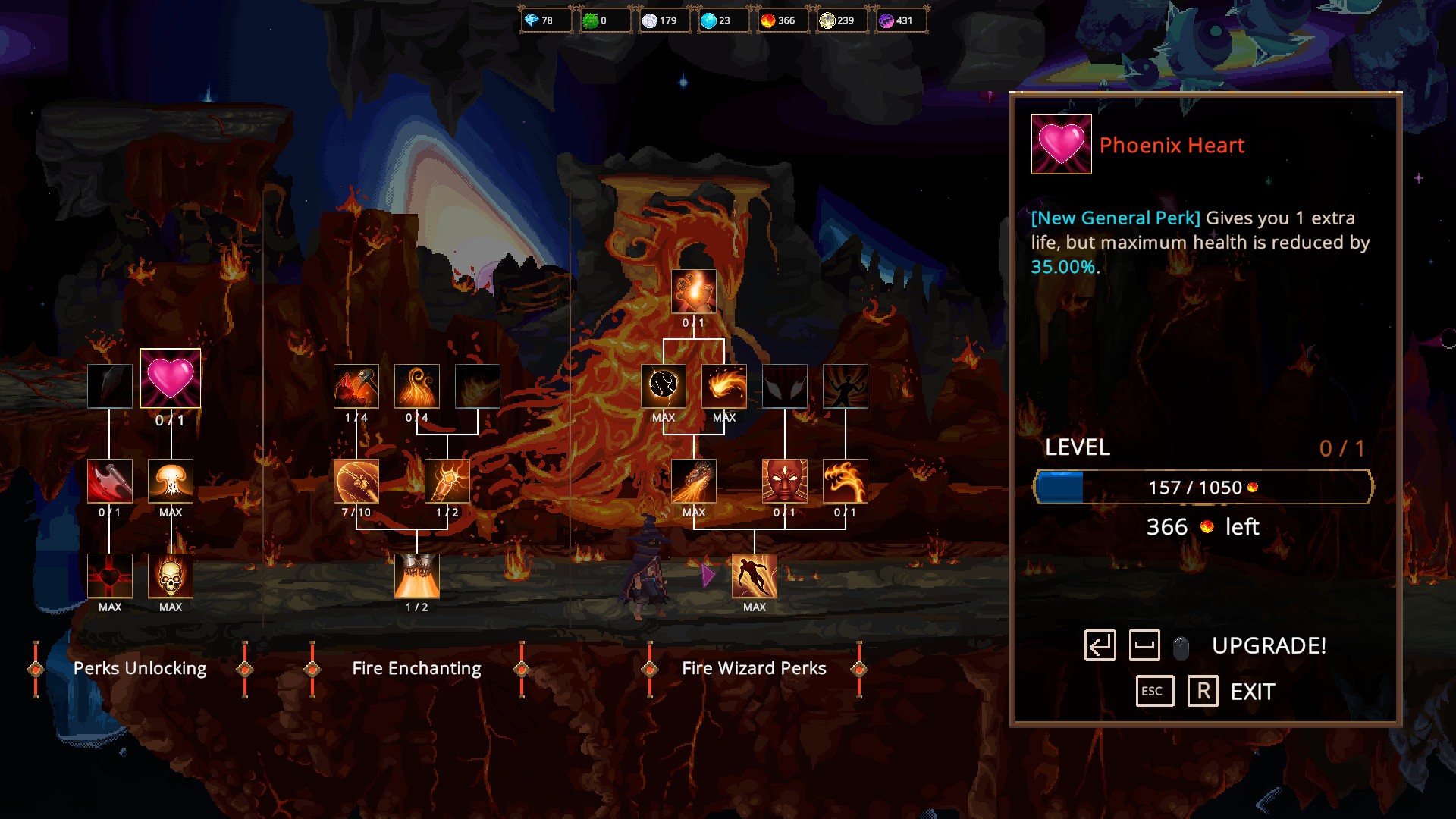Click the flame whip perk at 0/1
This screenshot has width=1456, height=819.
[845, 482]
